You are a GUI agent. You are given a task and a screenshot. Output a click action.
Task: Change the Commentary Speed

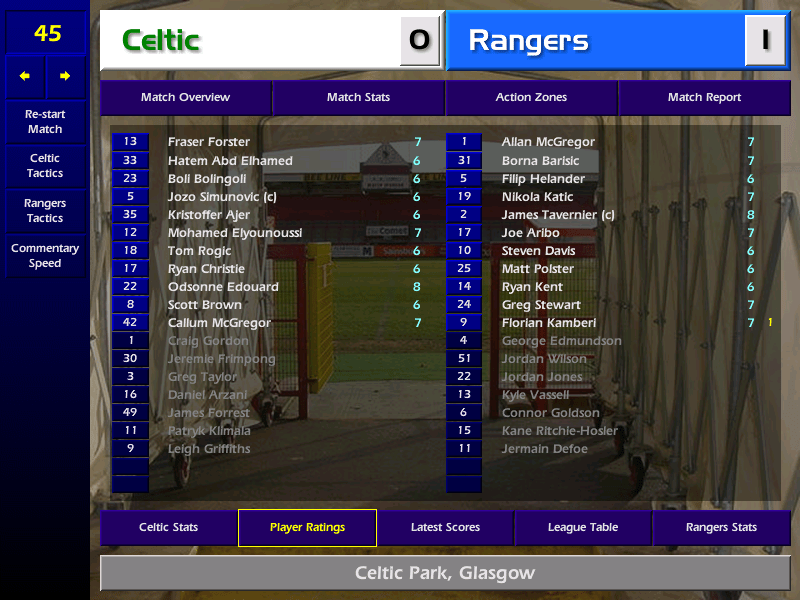45,256
